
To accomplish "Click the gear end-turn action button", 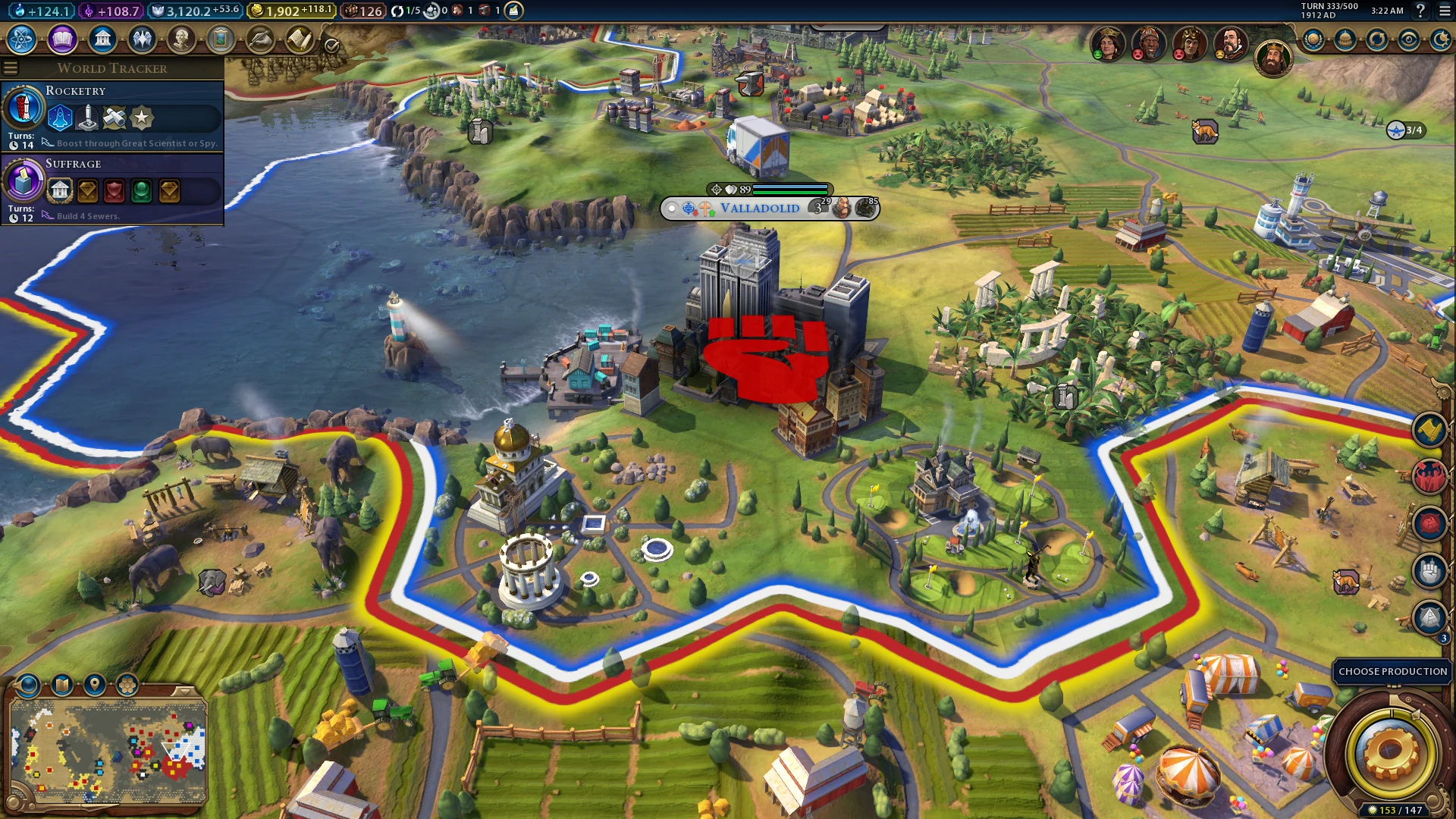I will [x=1390, y=753].
